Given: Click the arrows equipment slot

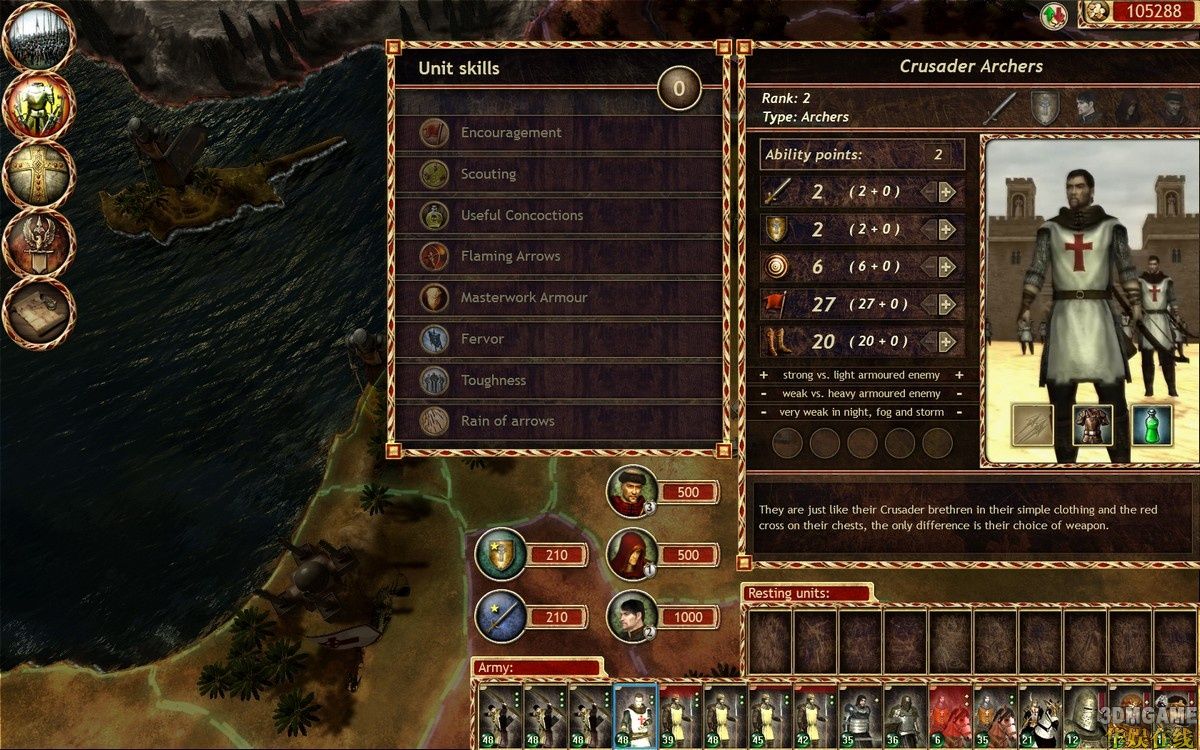Looking at the screenshot, I should [1033, 425].
